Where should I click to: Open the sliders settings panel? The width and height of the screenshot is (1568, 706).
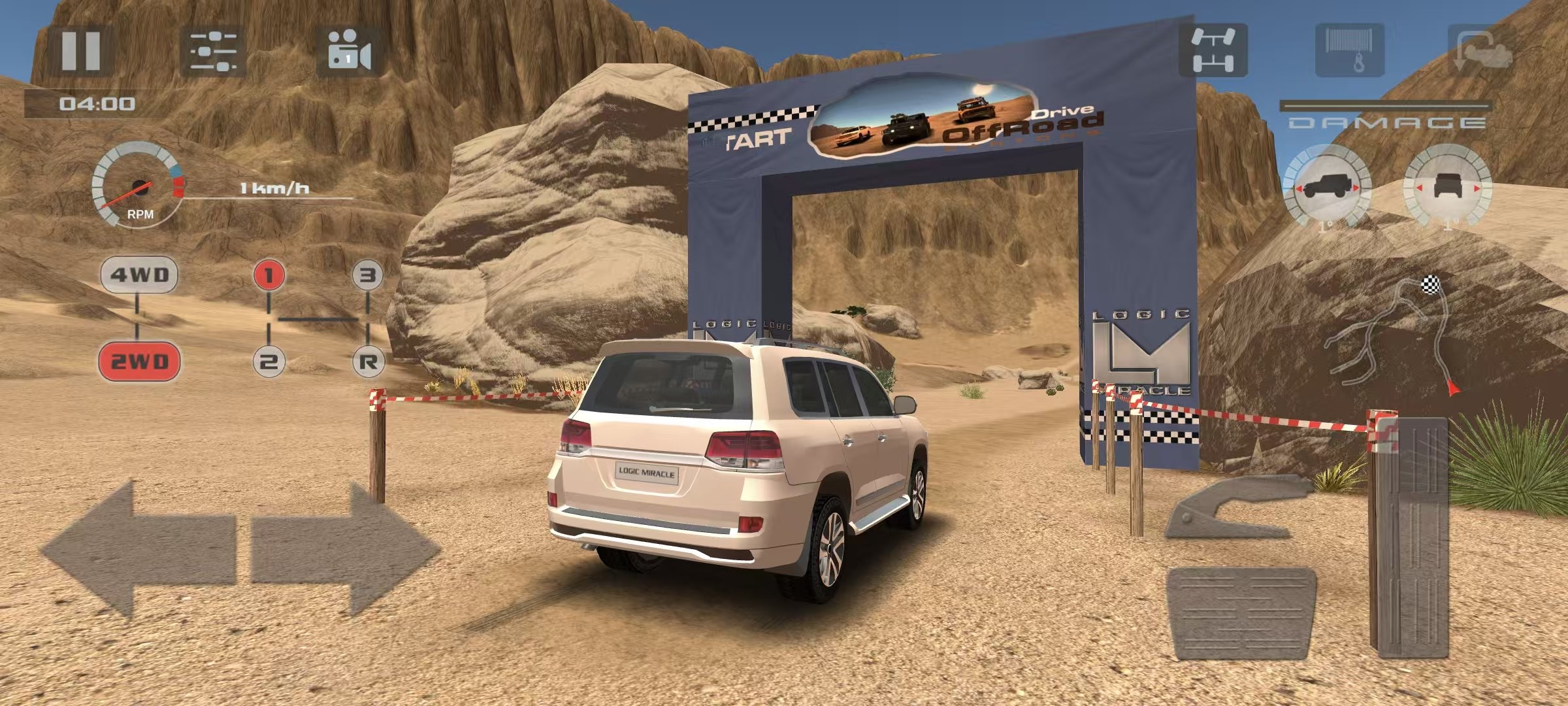tap(213, 52)
